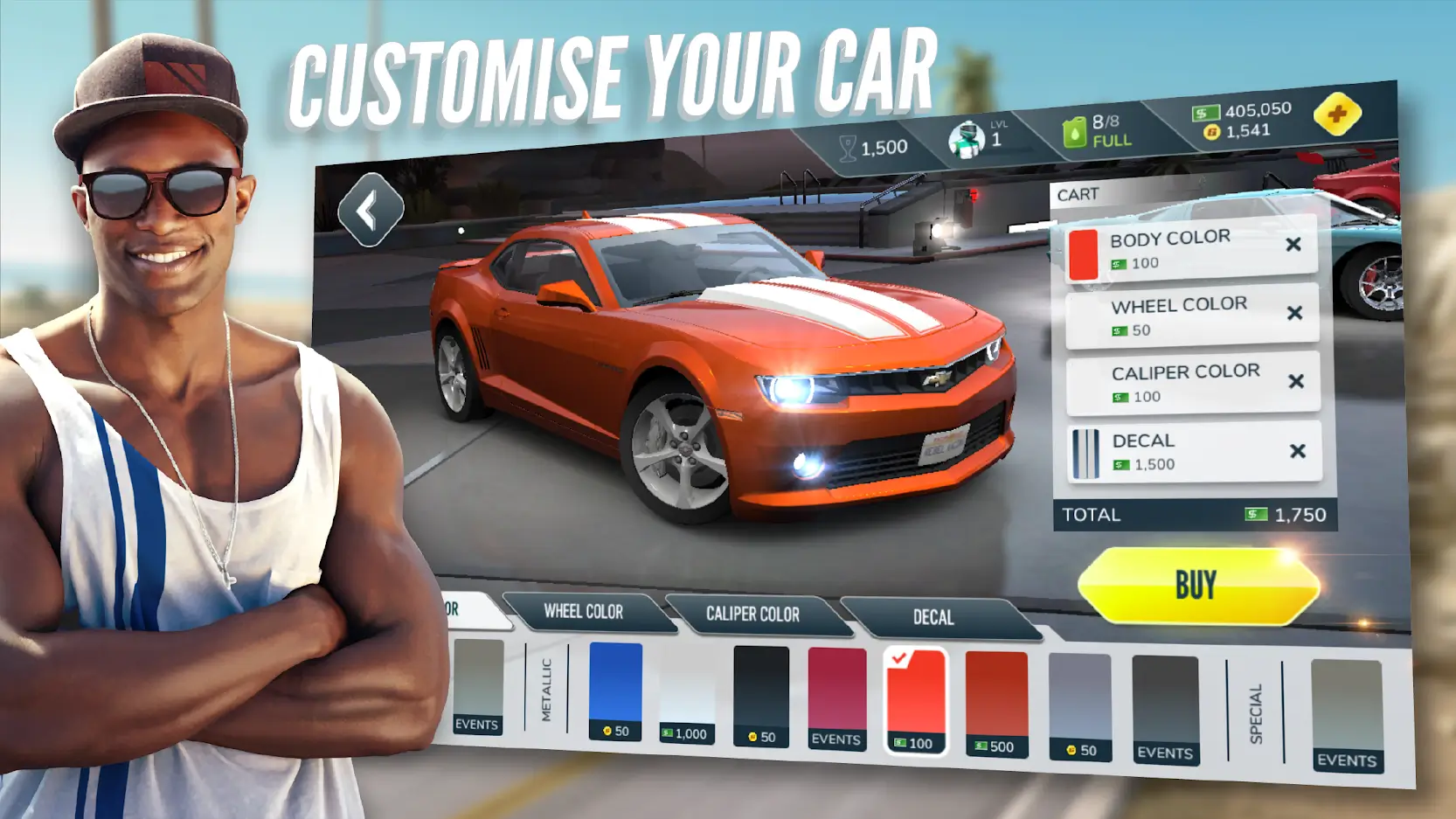The image size is (1456, 819).
Task: Switch to the CALIPER COLOR tab
Action: (752, 615)
